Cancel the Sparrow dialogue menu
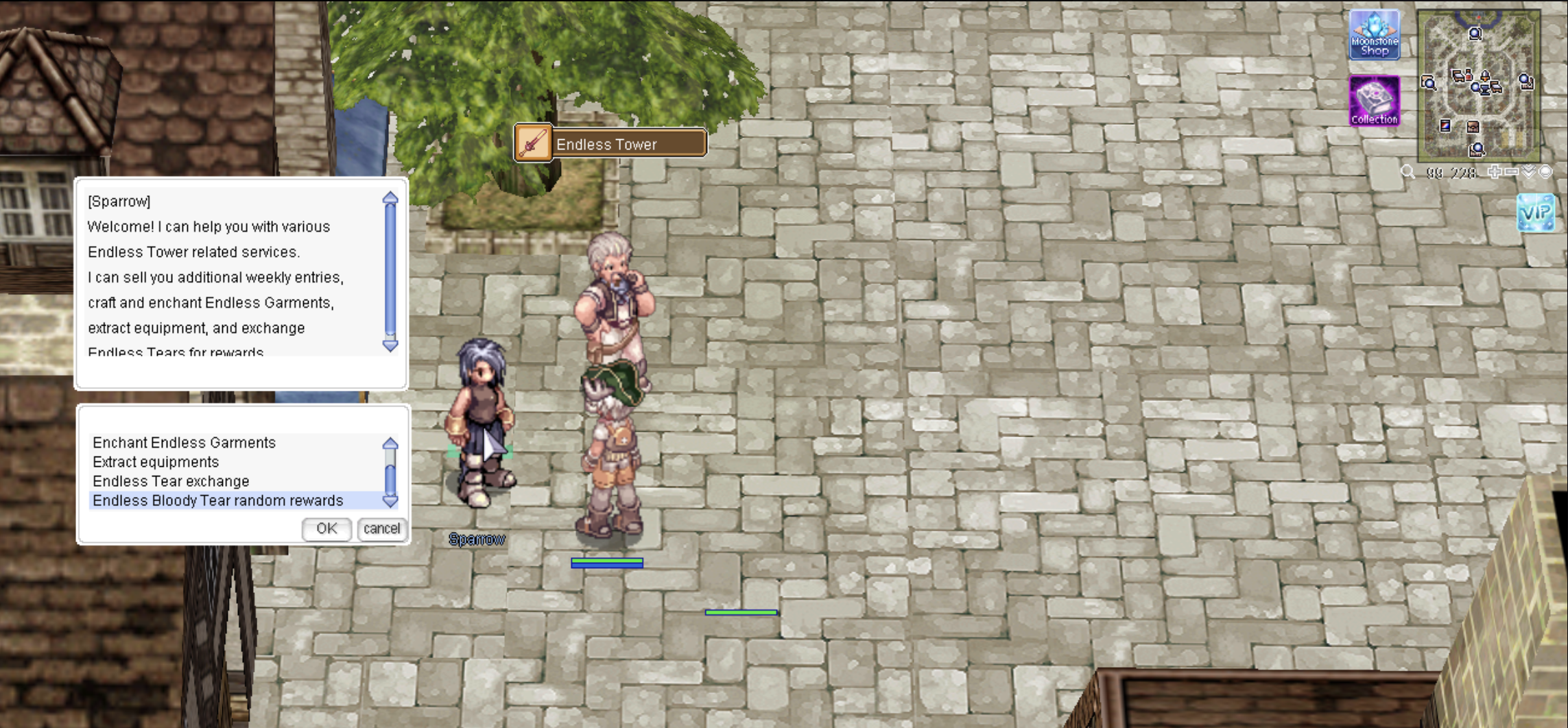The image size is (1568, 728). click(x=381, y=529)
